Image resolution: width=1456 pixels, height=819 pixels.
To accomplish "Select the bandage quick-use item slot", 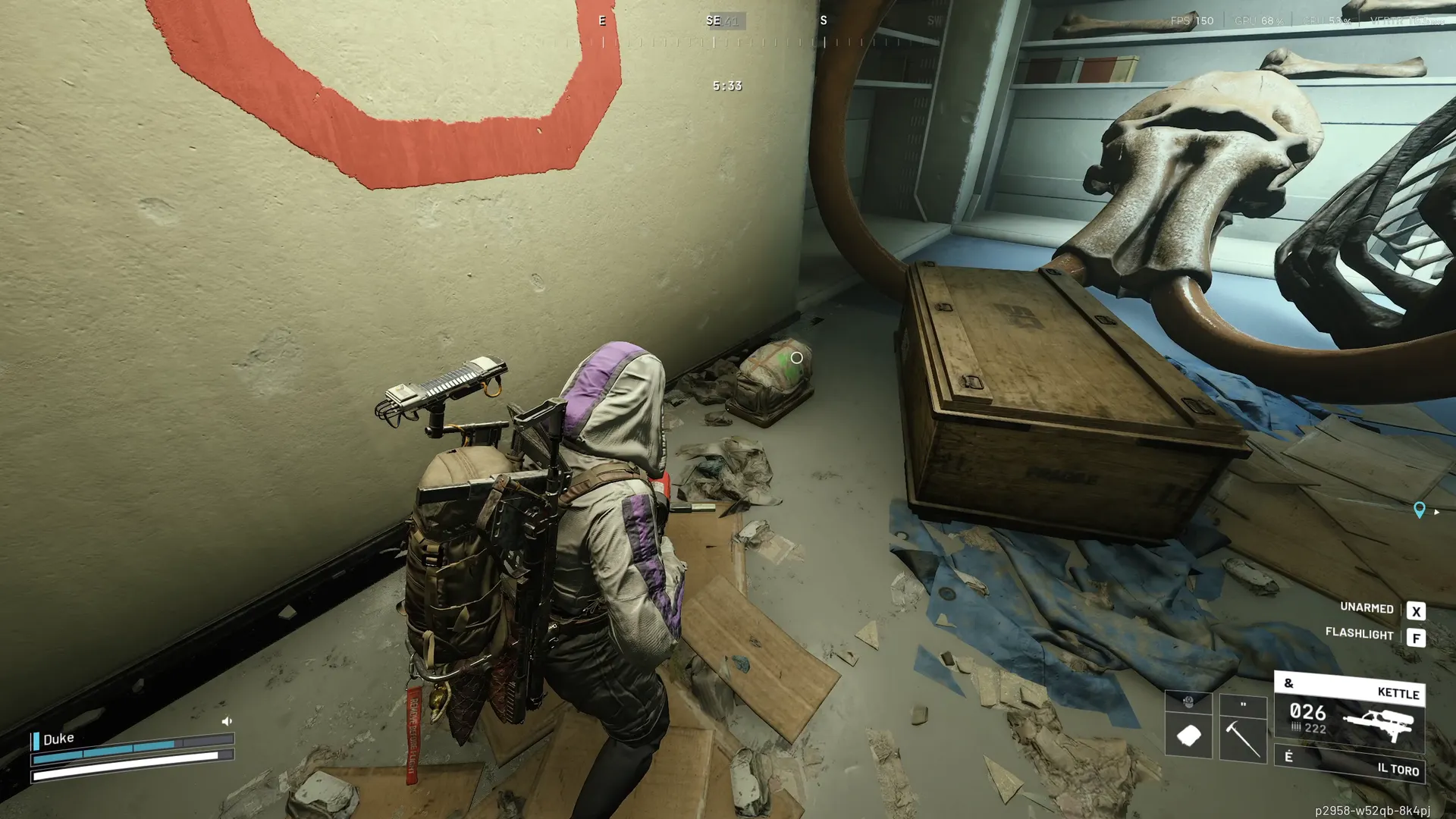I will pos(1188,734).
